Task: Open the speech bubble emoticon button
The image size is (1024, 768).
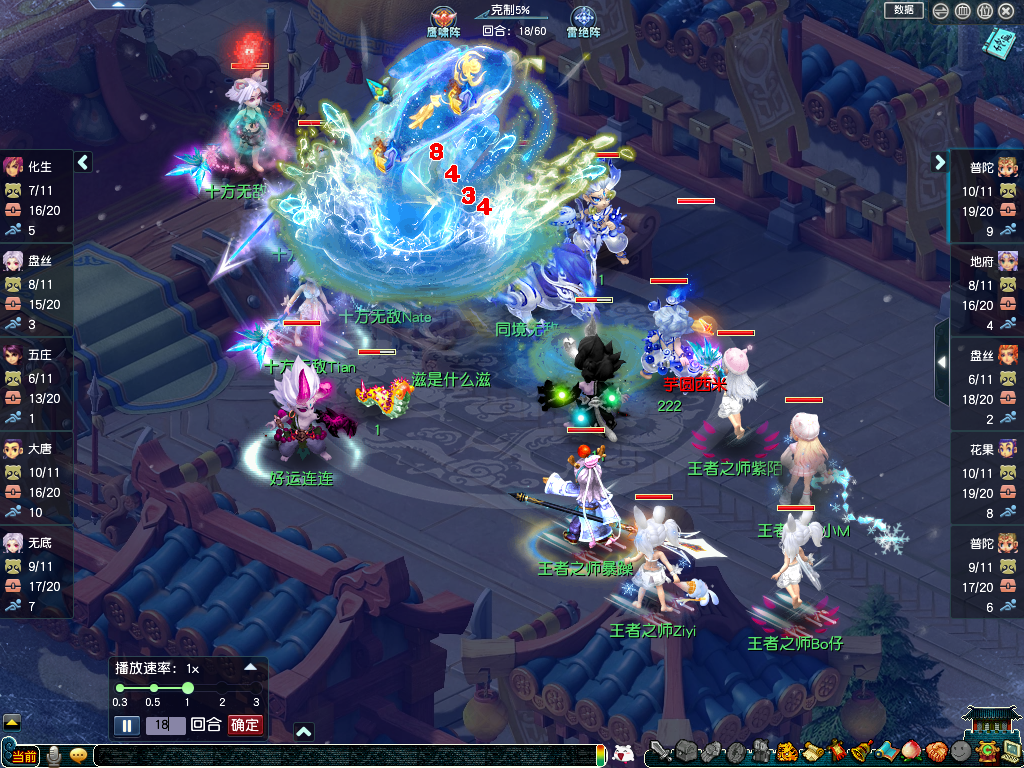Action: tap(78, 755)
